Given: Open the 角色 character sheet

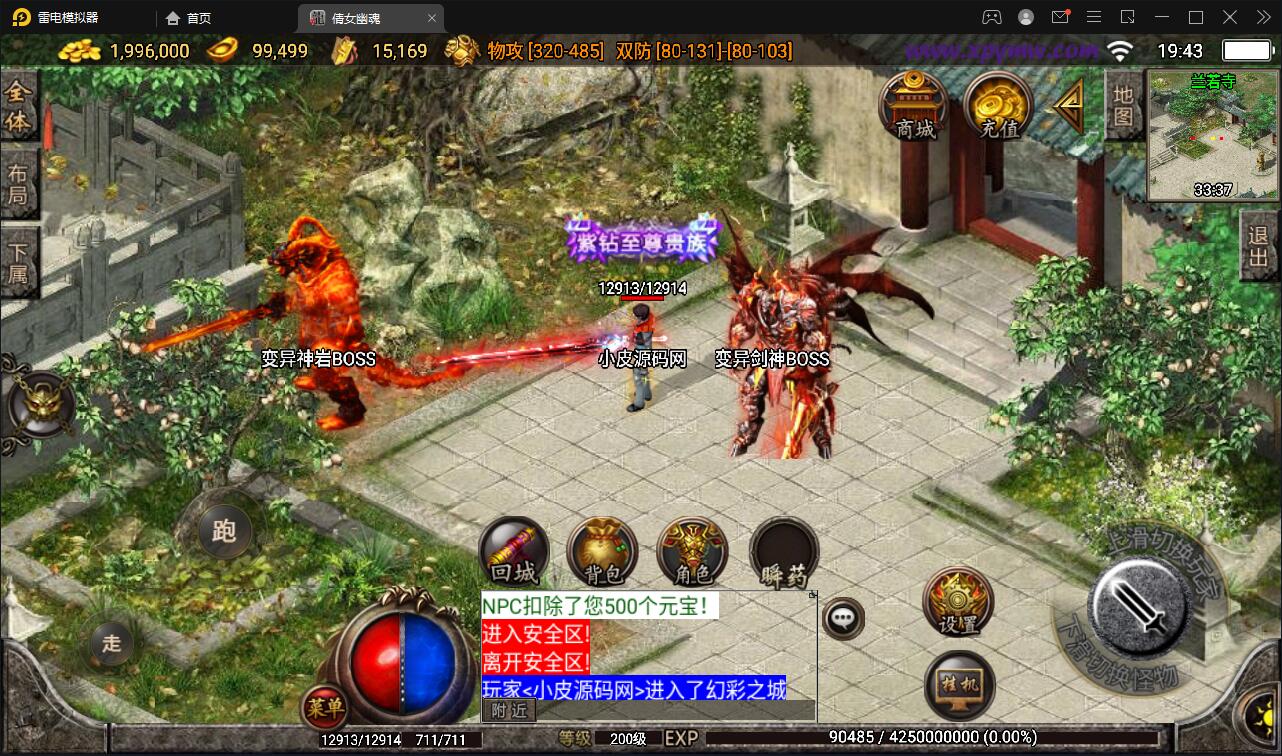Looking at the screenshot, I should [x=692, y=553].
